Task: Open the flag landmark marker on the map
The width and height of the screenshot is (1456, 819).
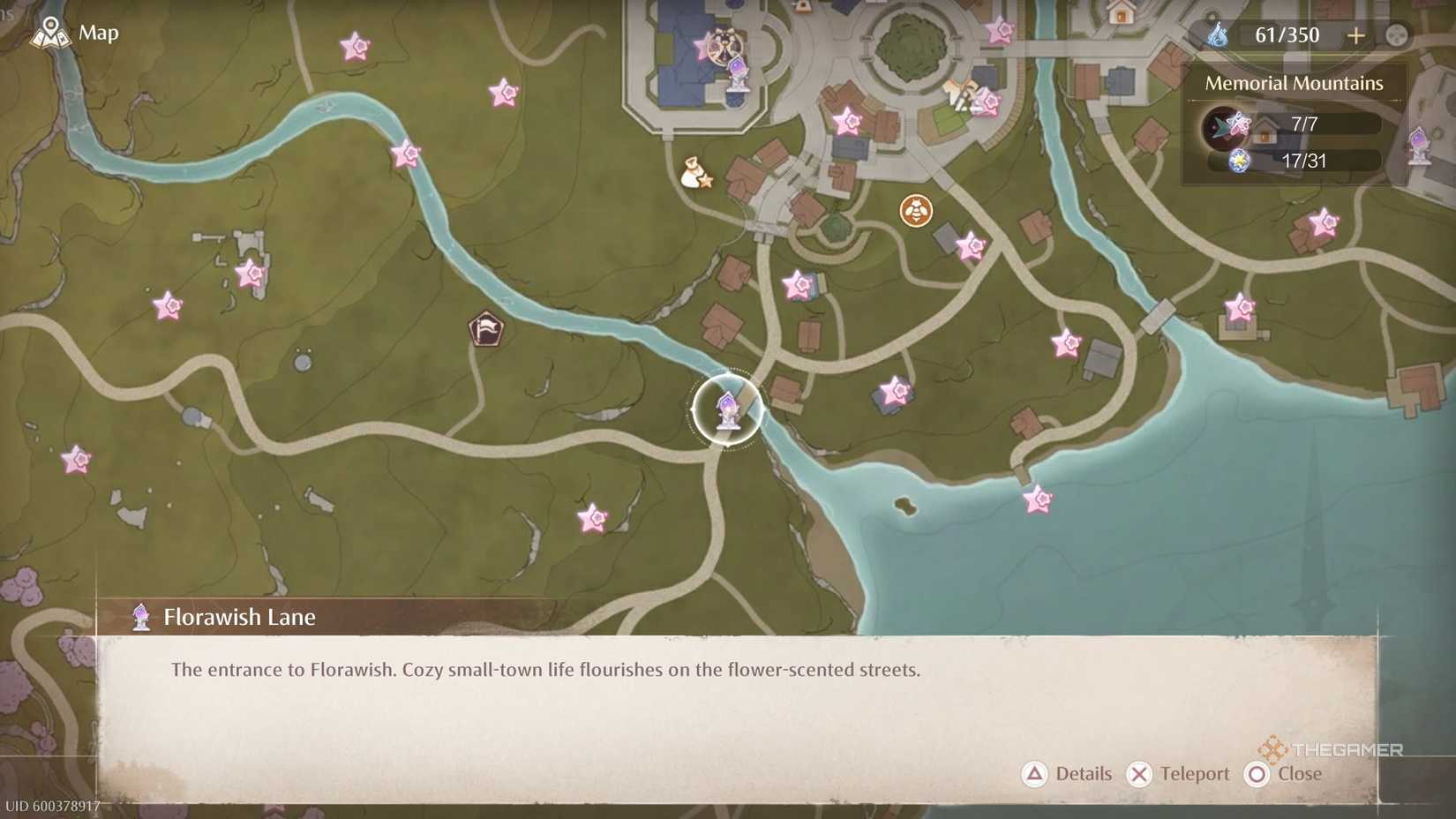Action: (486, 330)
